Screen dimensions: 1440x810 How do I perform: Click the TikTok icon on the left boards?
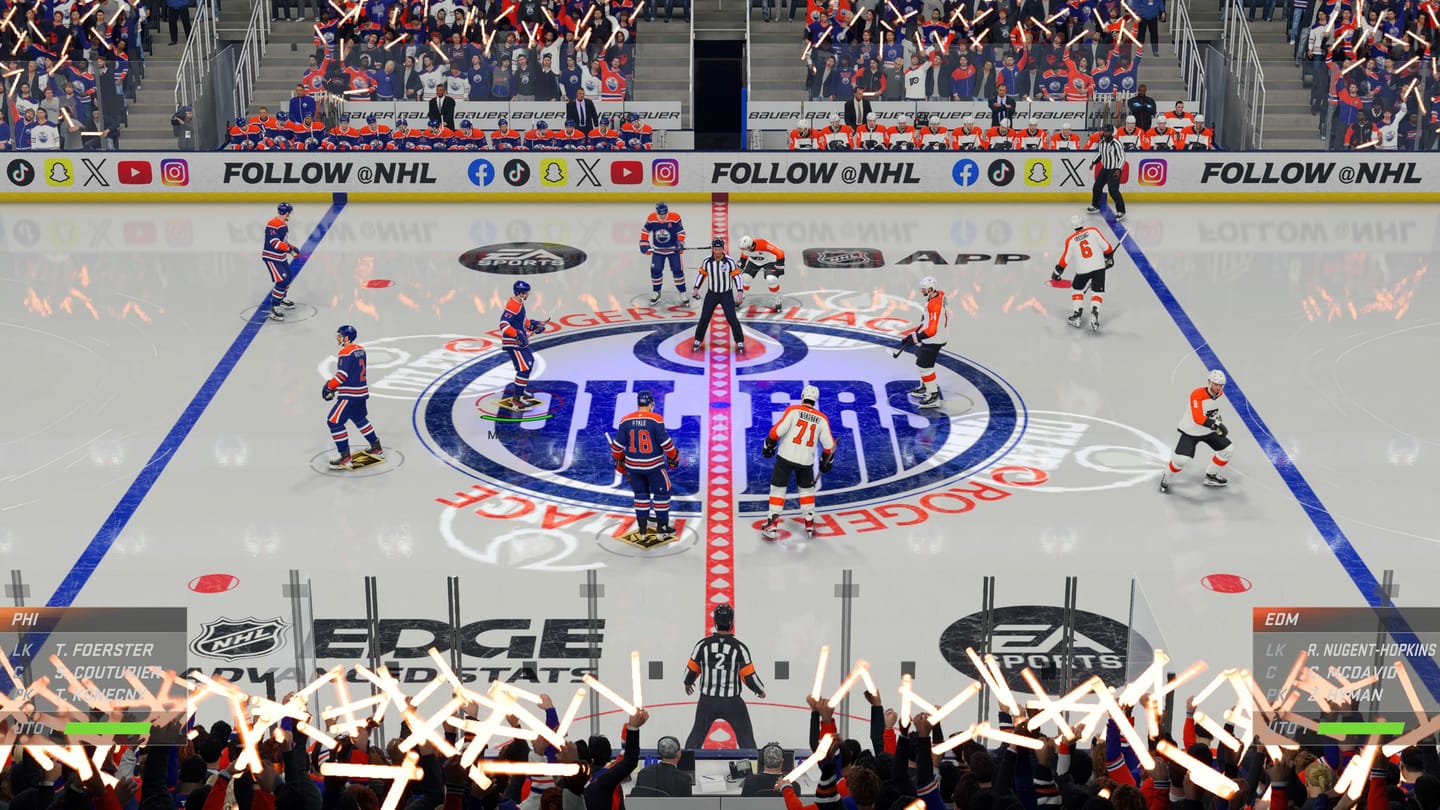pos(19,171)
